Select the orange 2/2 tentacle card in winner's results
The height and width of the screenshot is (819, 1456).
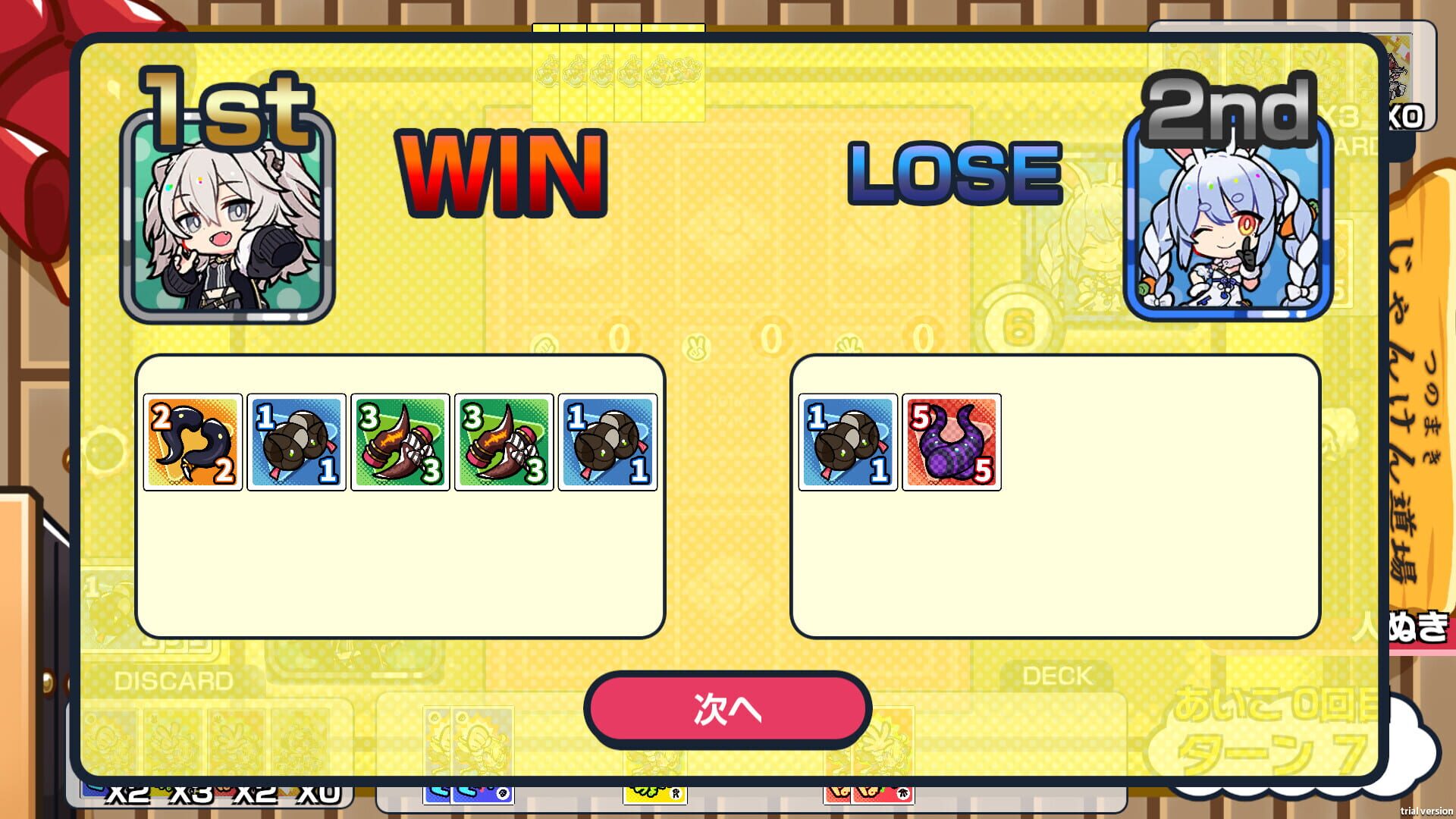pyautogui.click(x=192, y=444)
